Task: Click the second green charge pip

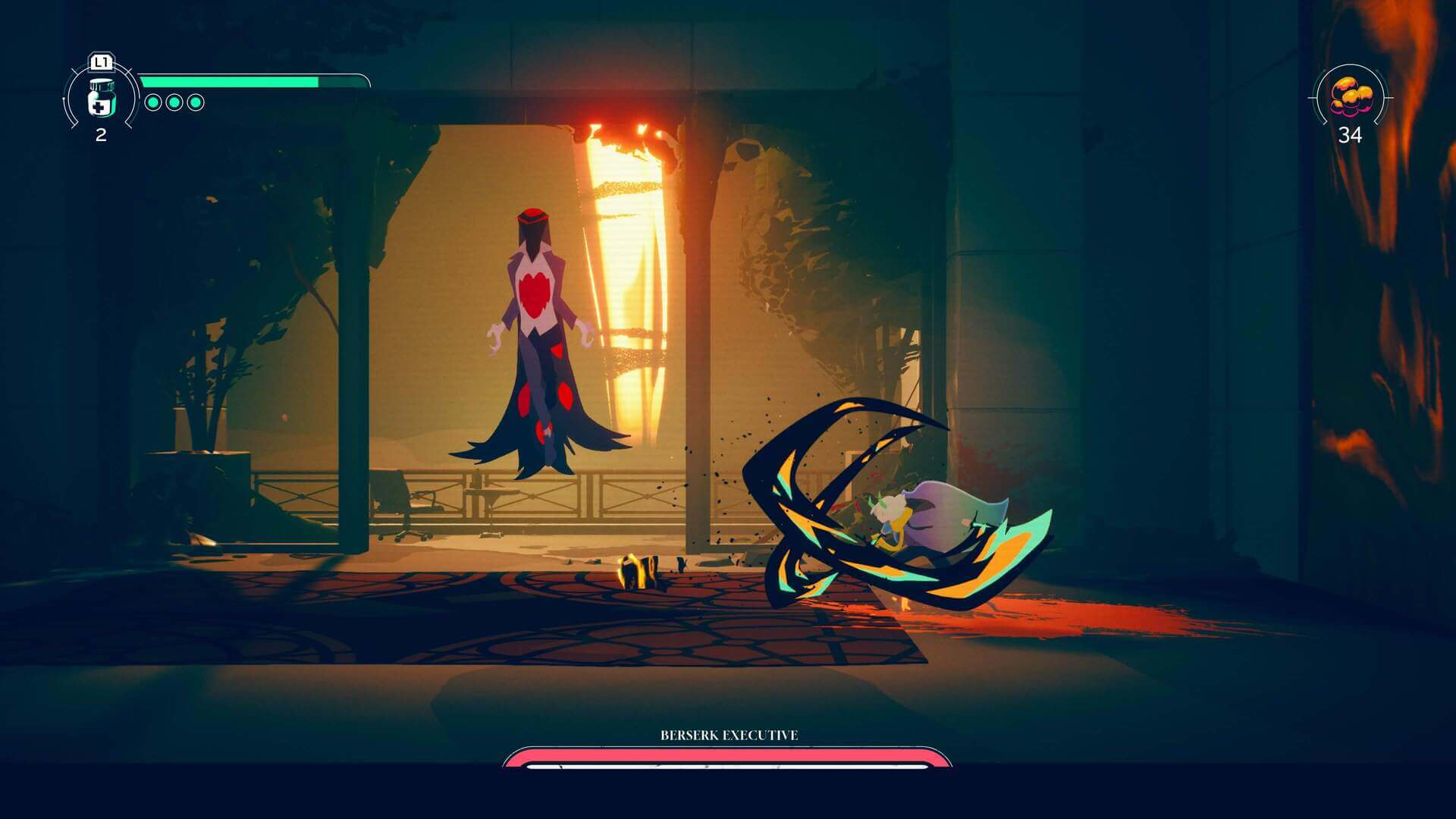Action: coord(174,104)
